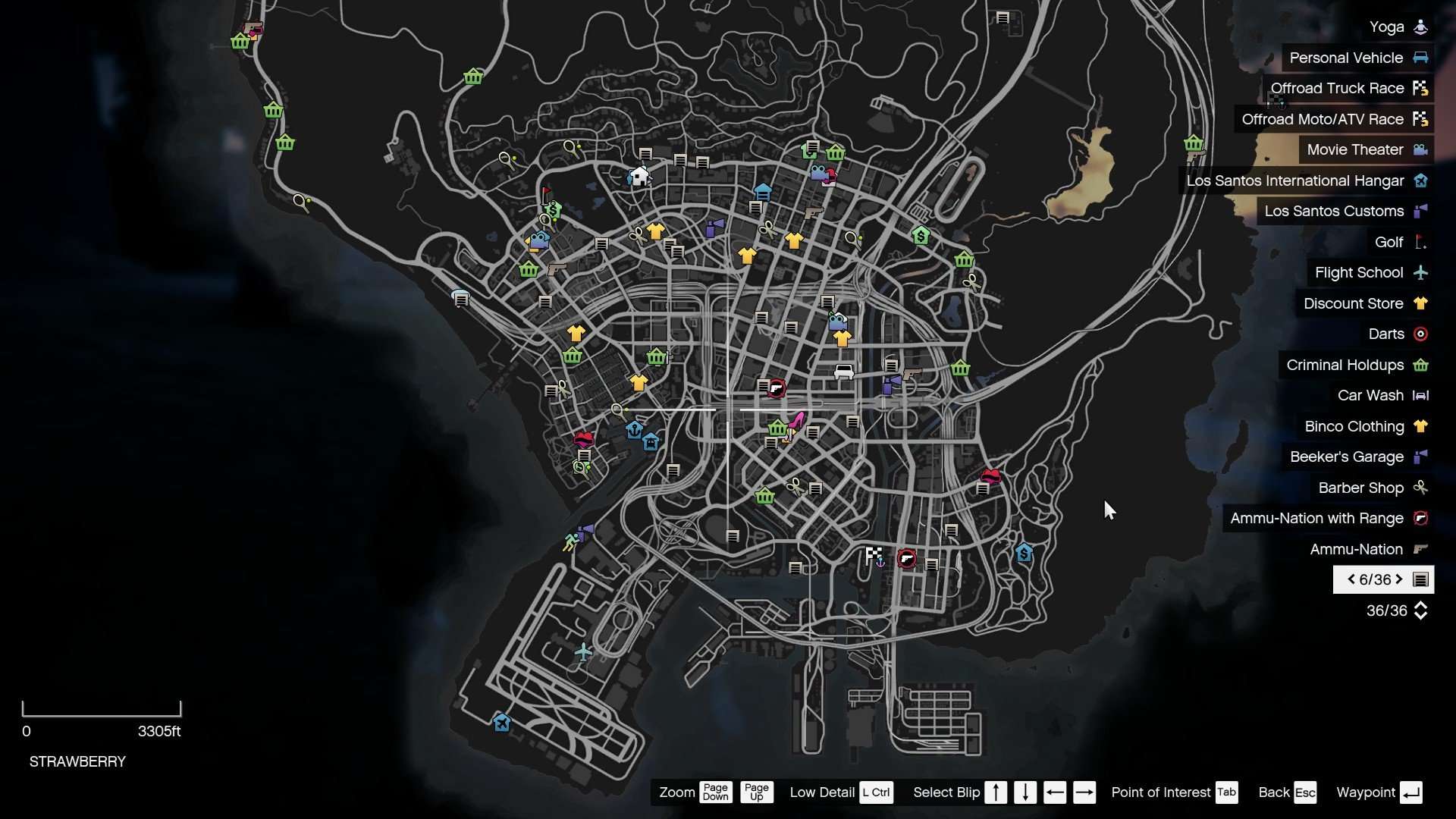Screen dimensions: 1456x819
Task: Click the chevrons next to 36/36
Action: pyautogui.click(x=1423, y=610)
